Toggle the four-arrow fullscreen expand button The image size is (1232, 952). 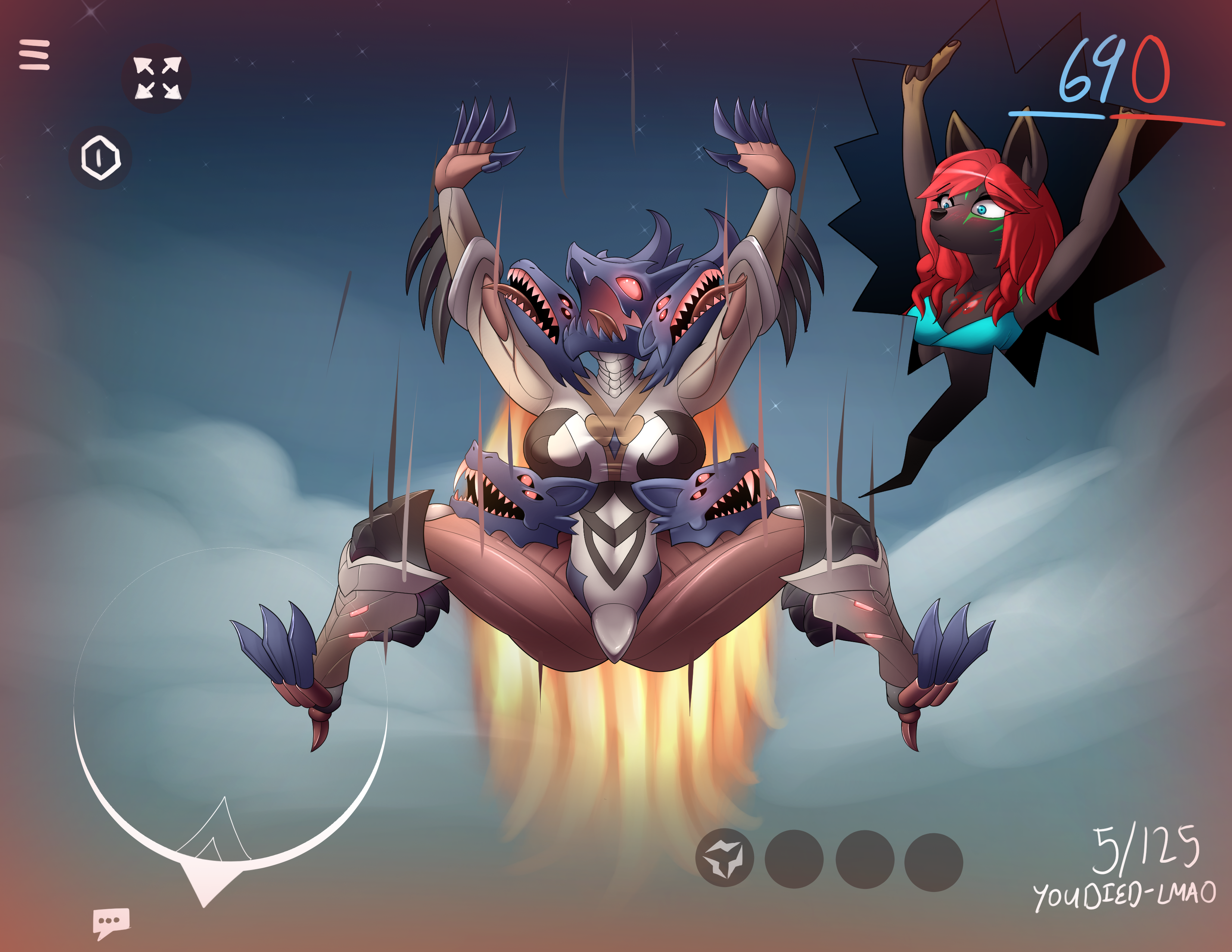[157, 78]
